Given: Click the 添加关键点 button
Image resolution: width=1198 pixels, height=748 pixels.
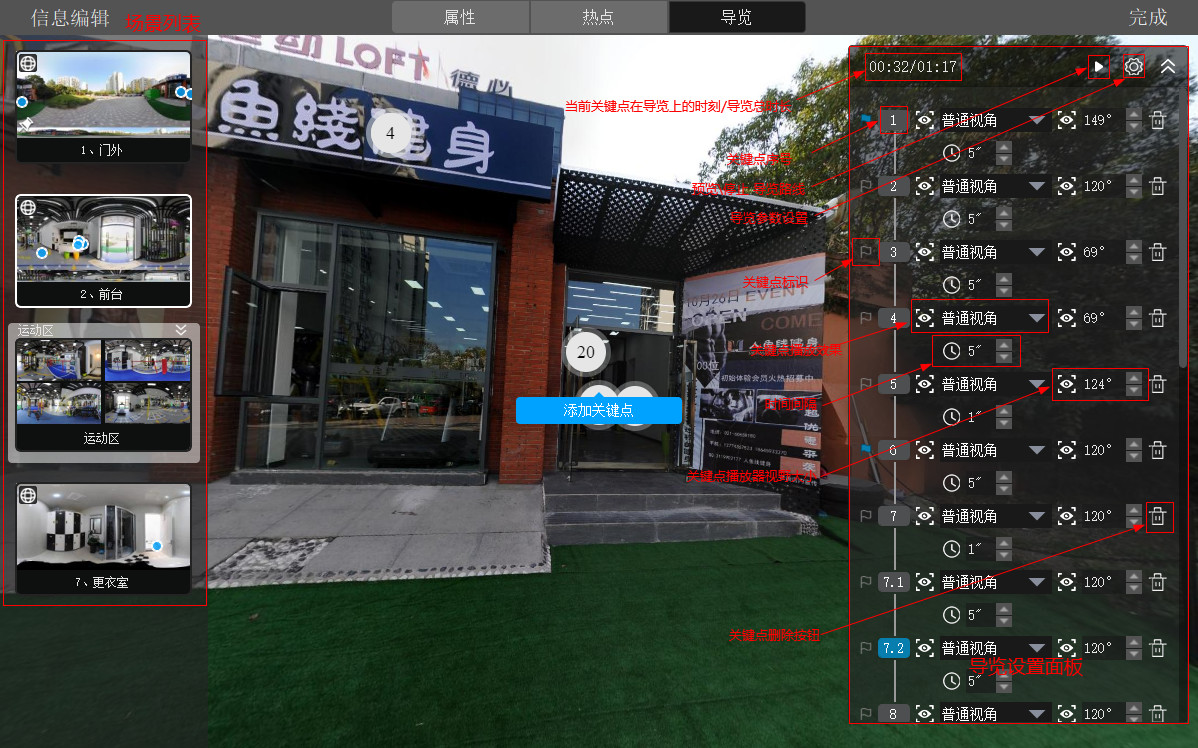Looking at the screenshot, I should [598, 410].
